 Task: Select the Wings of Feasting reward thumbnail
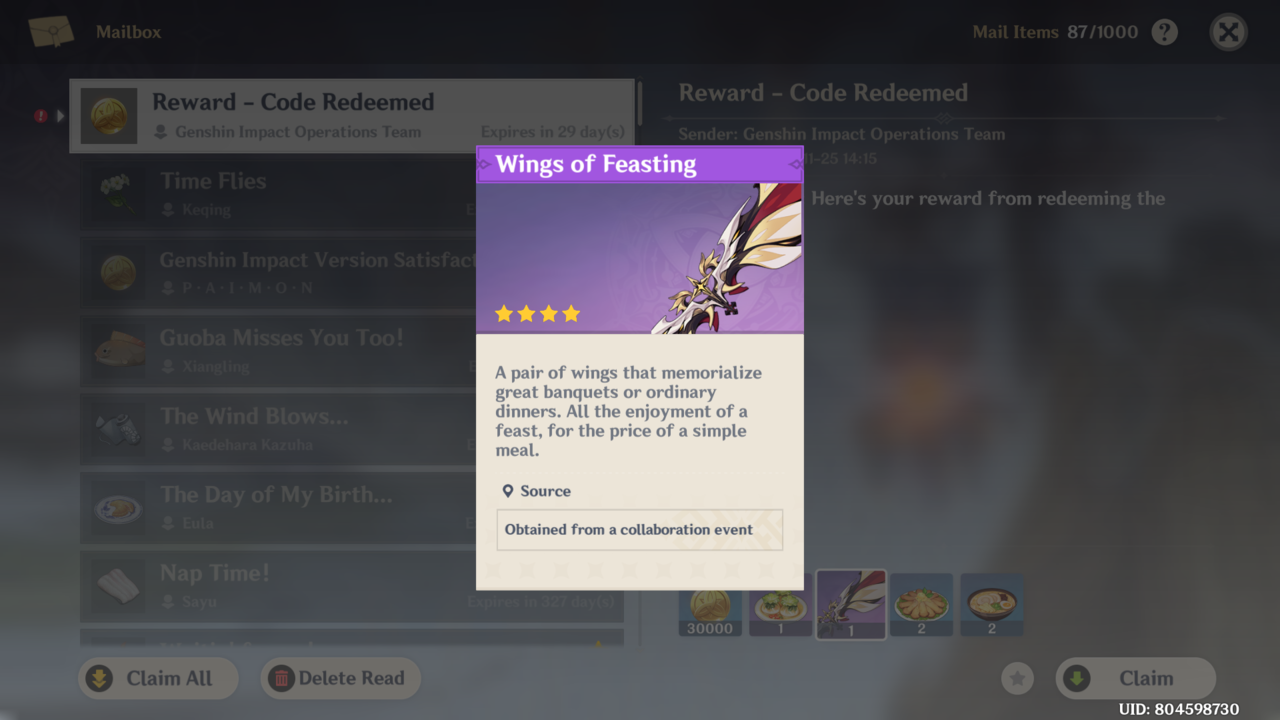[851, 605]
